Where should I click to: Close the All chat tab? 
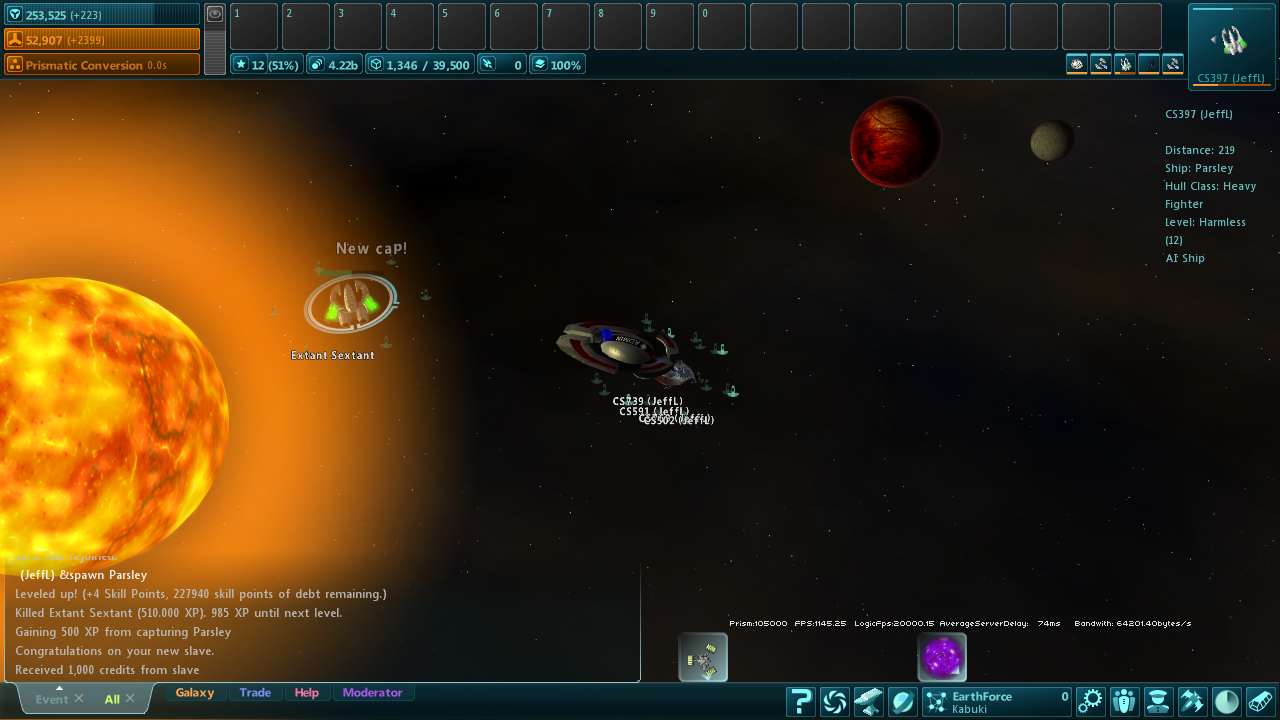[x=130, y=699]
